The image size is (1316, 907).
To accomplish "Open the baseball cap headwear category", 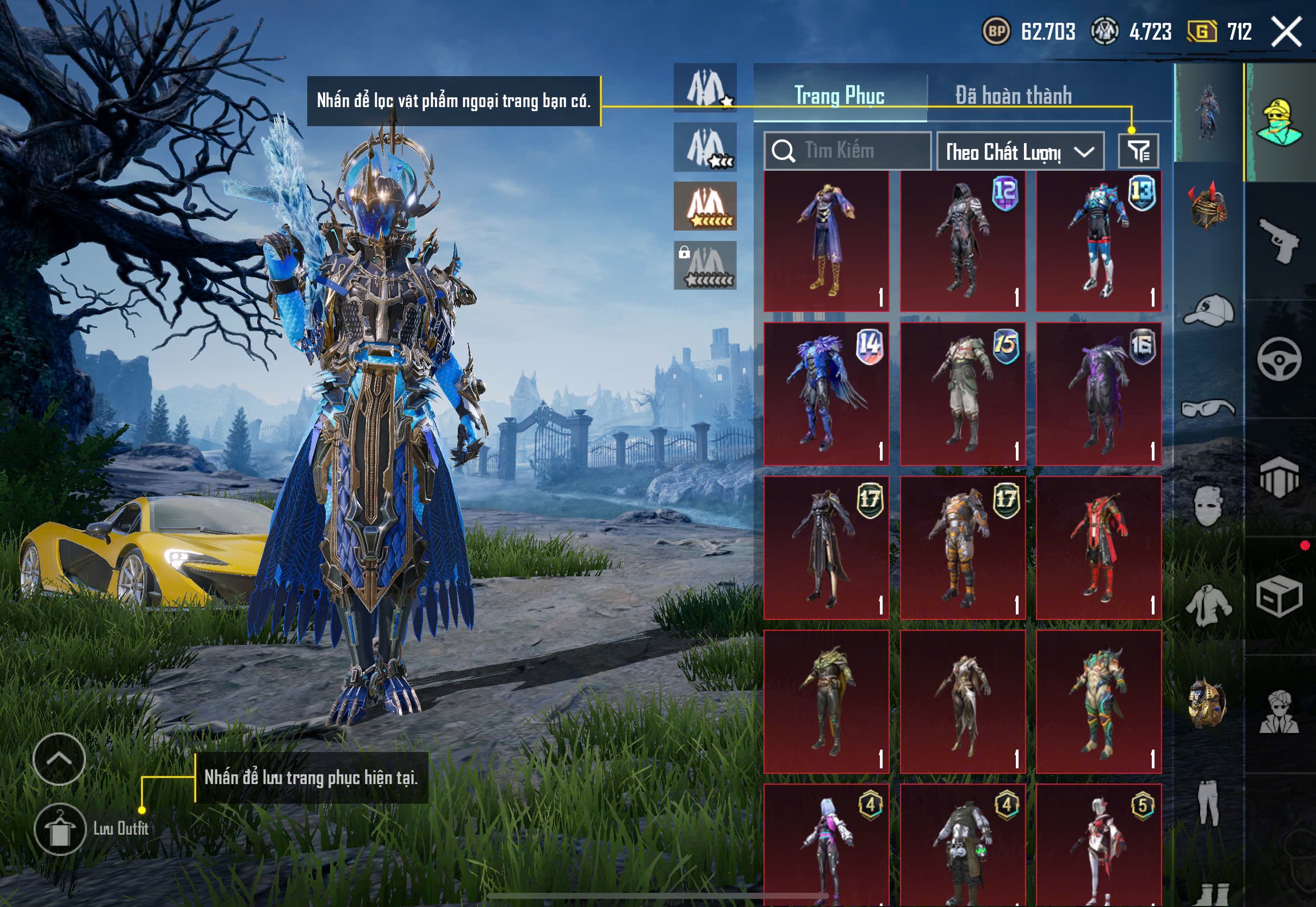I will point(1209,310).
